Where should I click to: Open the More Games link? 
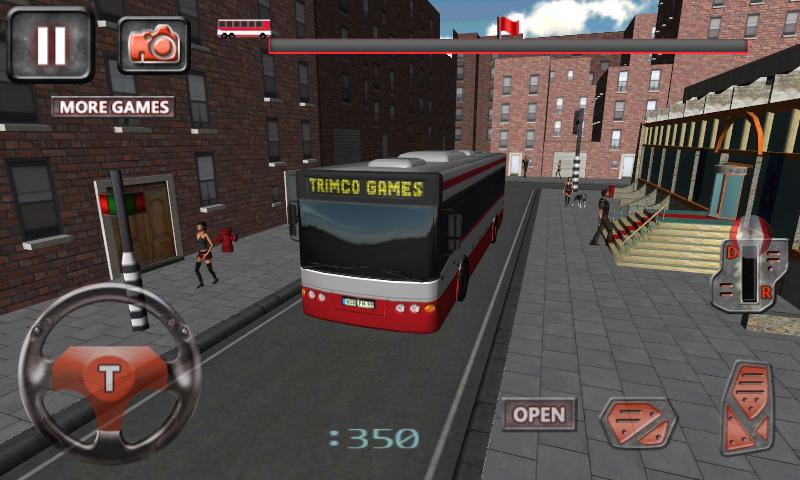pyautogui.click(x=113, y=107)
